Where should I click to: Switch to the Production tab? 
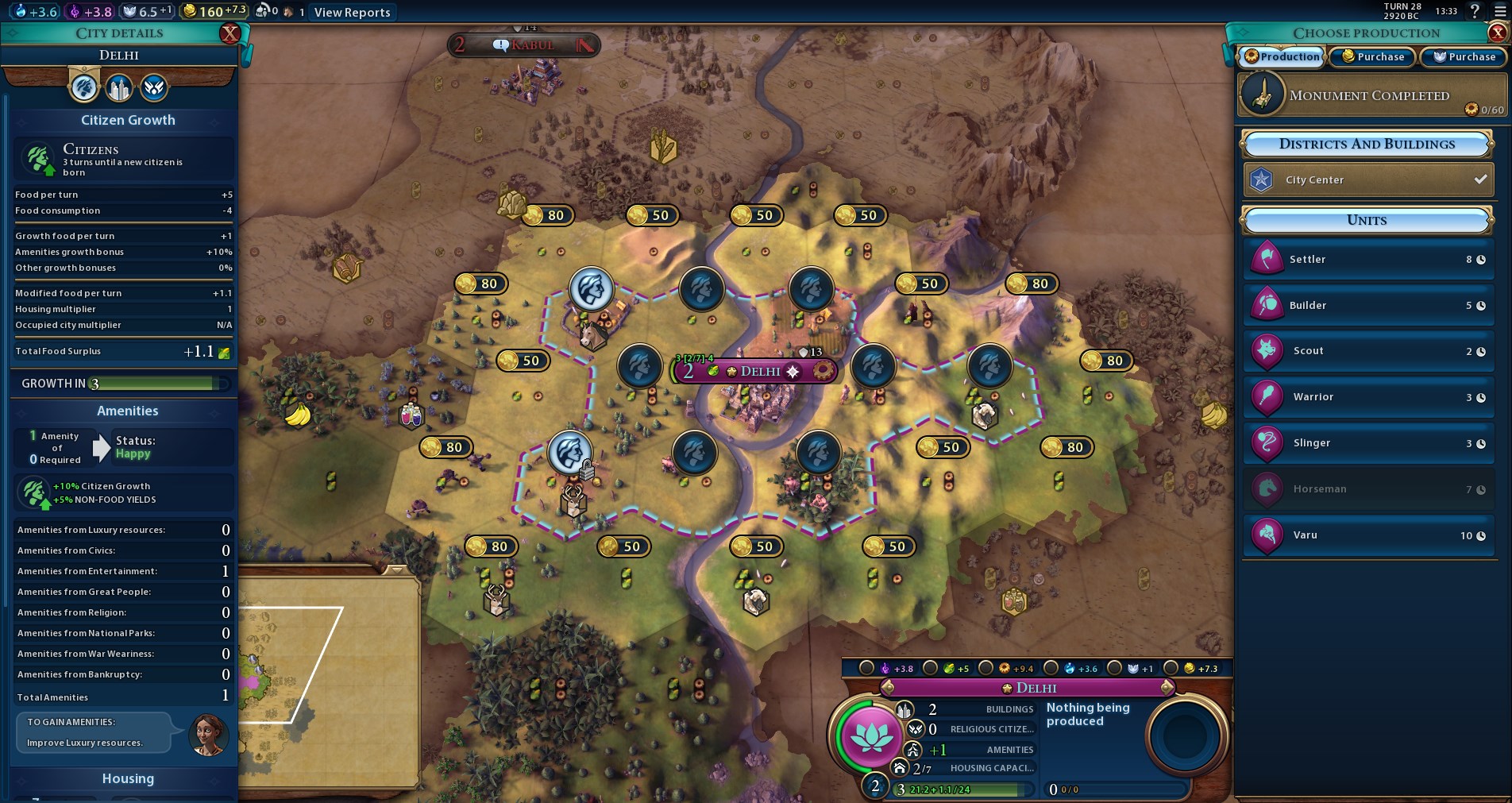click(x=1282, y=56)
